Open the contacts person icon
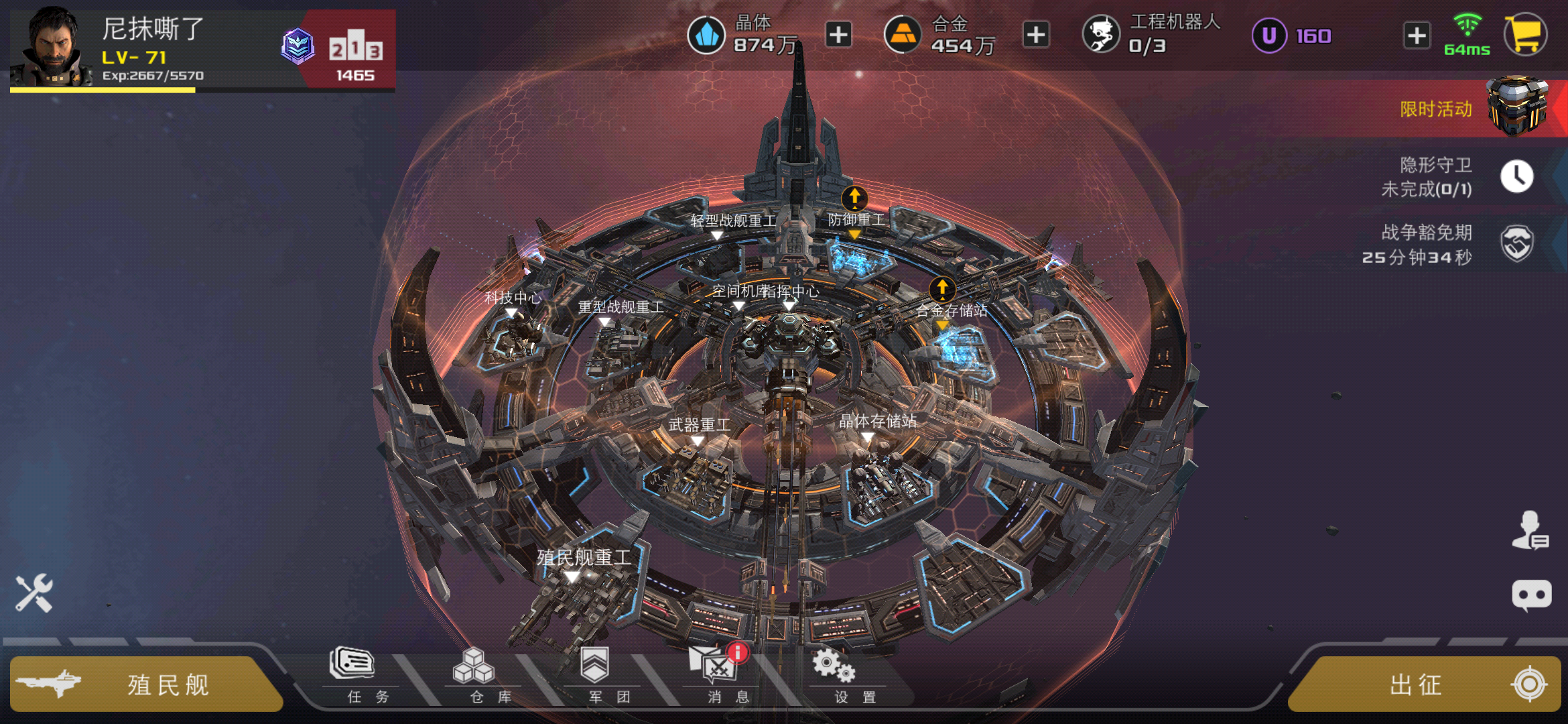Screen dimensions: 1568x724 (x=1530, y=531)
